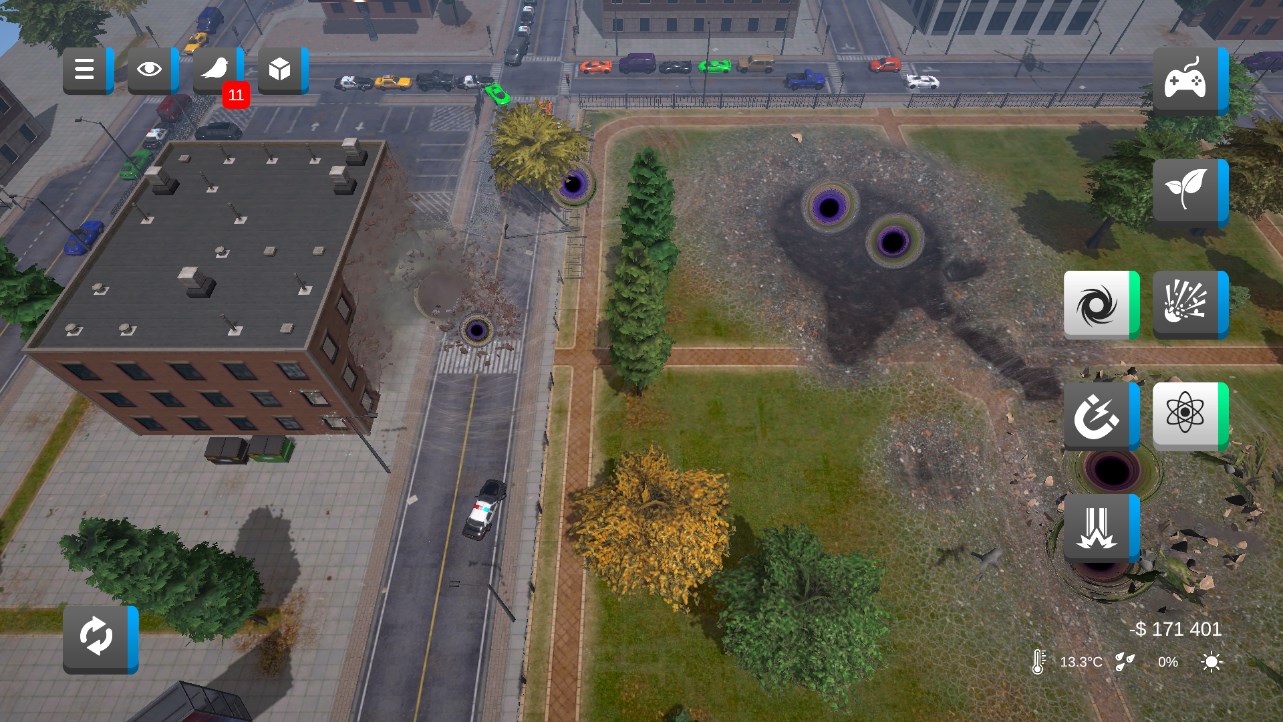Open the cube objects menu
Screen dimensions: 1283x722
tap(281, 70)
